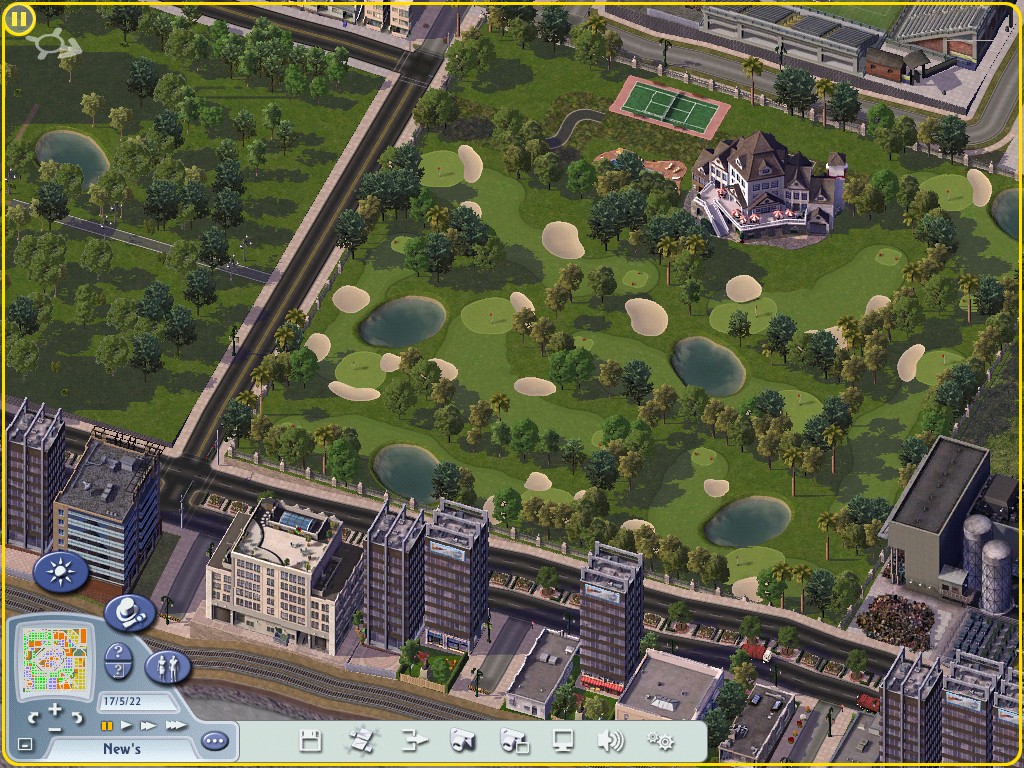The width and height of the screenshot is (1024, 768).
Task: Take a snapshot with the camera icon
Action: [462, 741]
